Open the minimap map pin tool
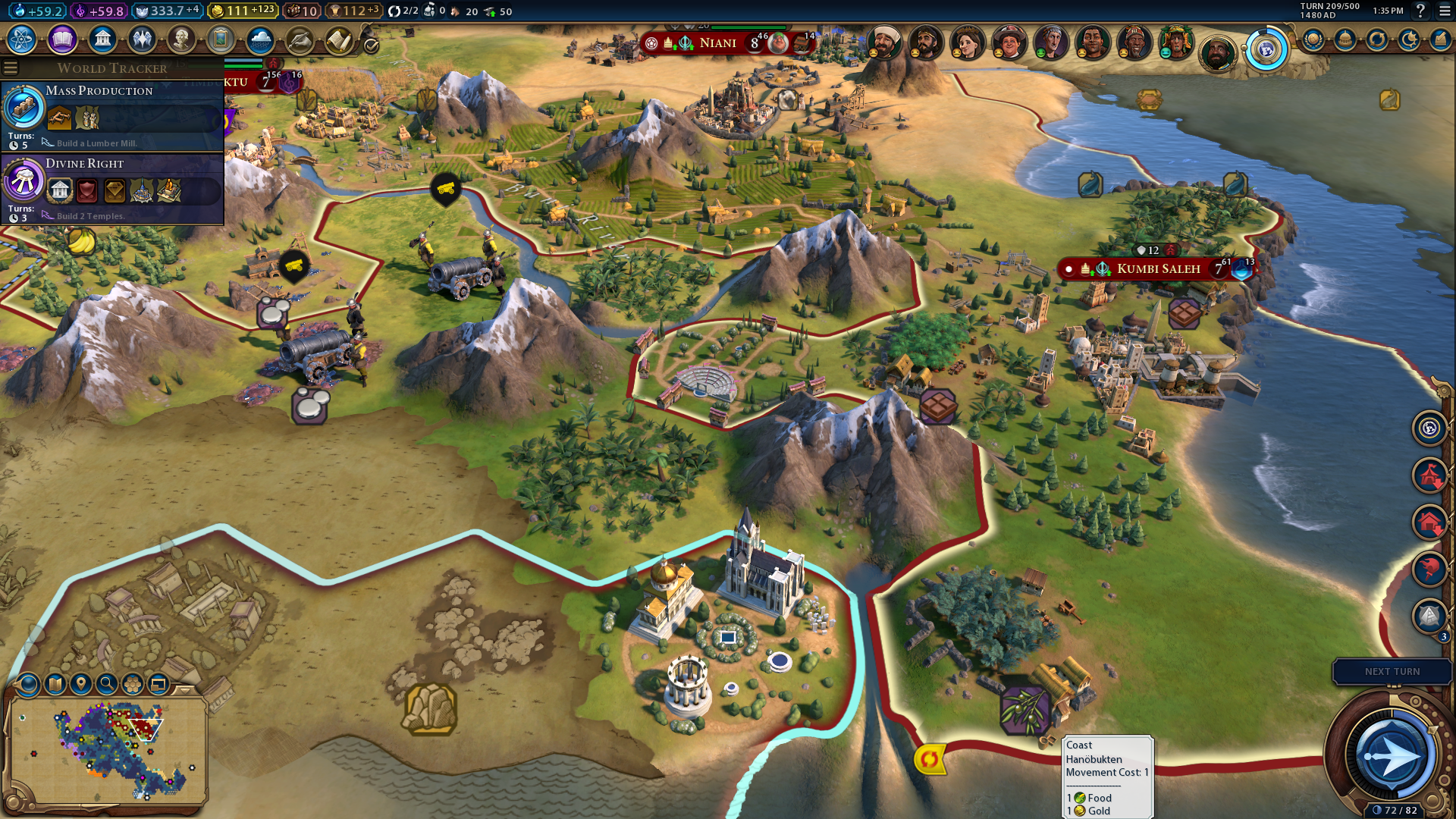This screenshot has width=1456, height=819. click(x=81, y=684)
